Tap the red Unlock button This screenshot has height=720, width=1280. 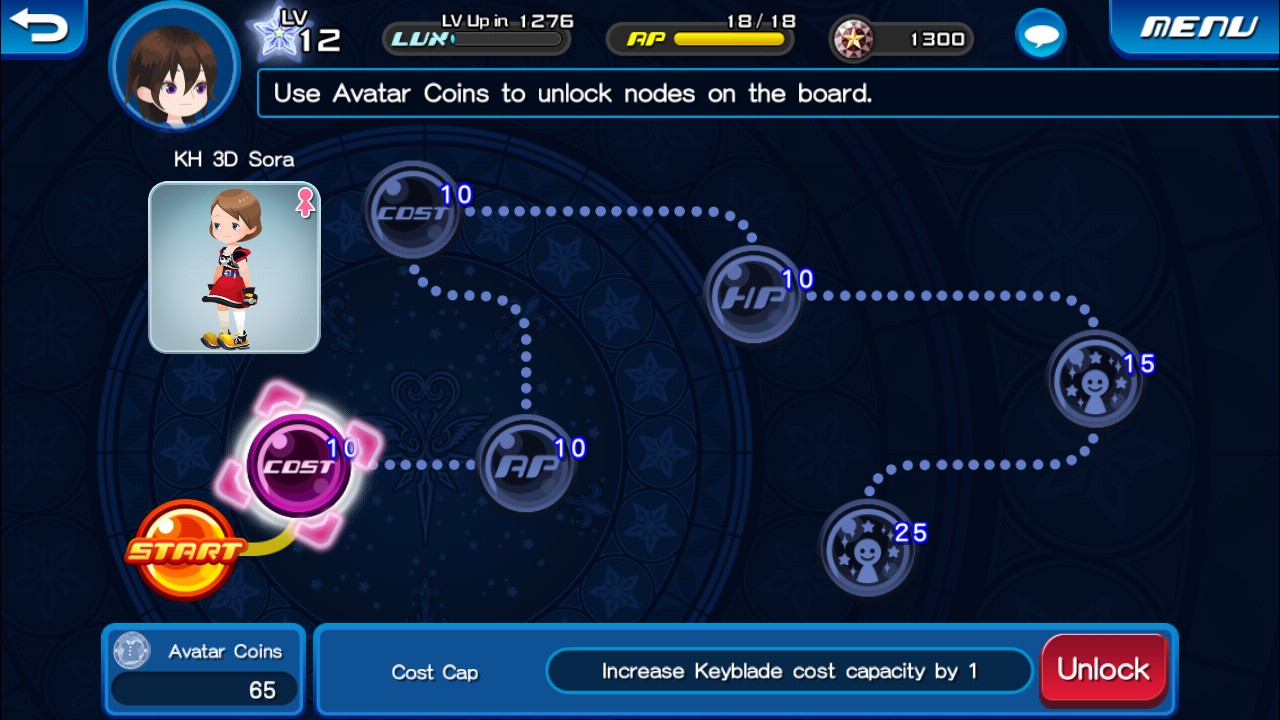pyautogui.click(x=1104, y=669)
